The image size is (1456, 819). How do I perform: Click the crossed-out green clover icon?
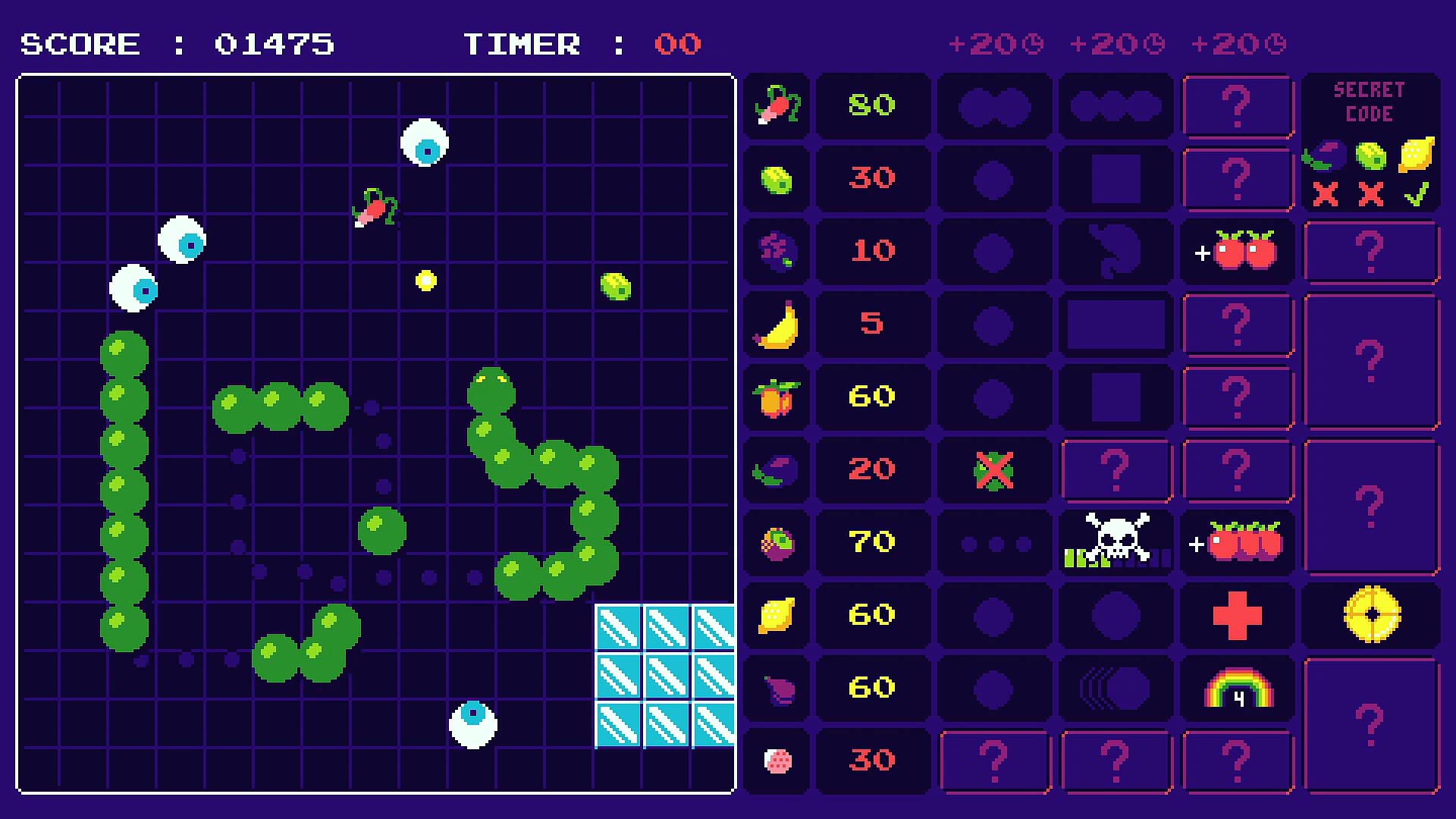tap(994, 469)
